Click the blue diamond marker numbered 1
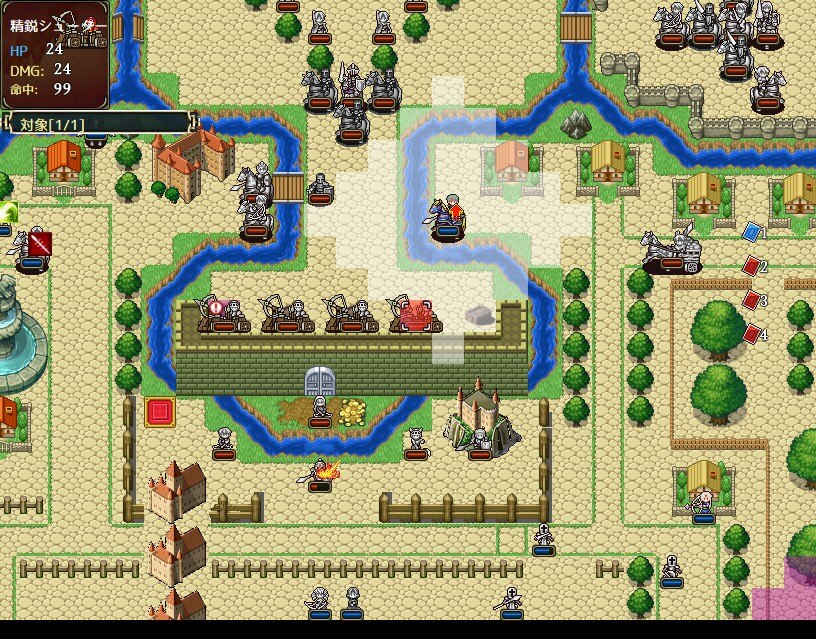 752,233
